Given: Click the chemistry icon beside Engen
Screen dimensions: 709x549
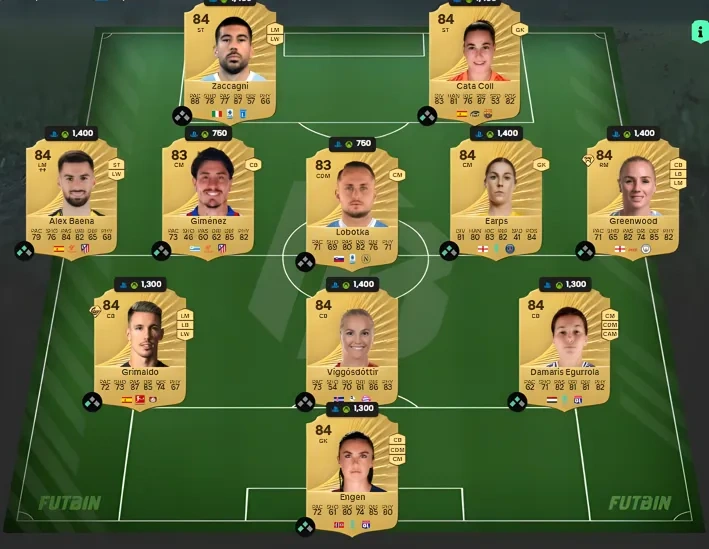Looking at the screenshot, I should (x=305, y=526).
